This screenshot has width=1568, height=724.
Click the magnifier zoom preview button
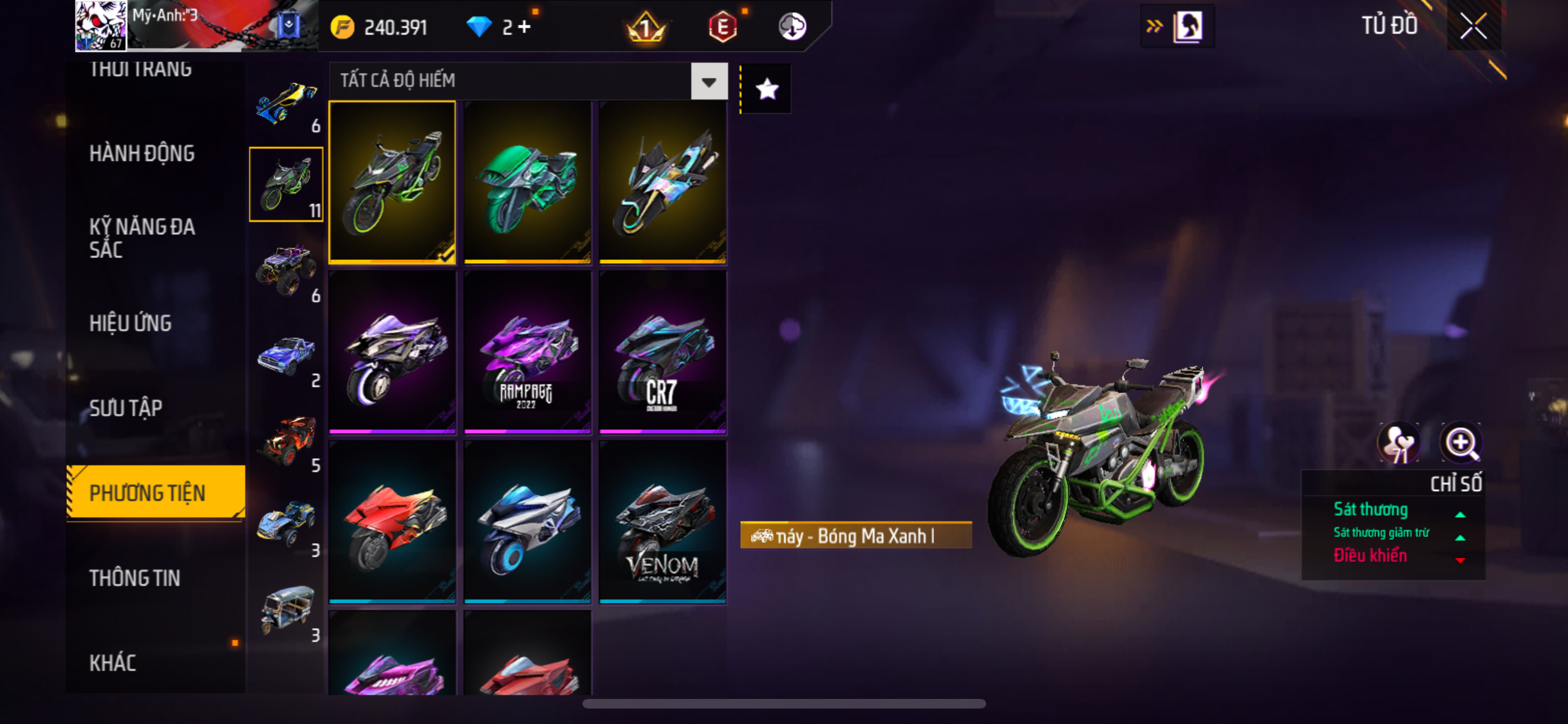pyautogui.click(x=1461, y=443)
